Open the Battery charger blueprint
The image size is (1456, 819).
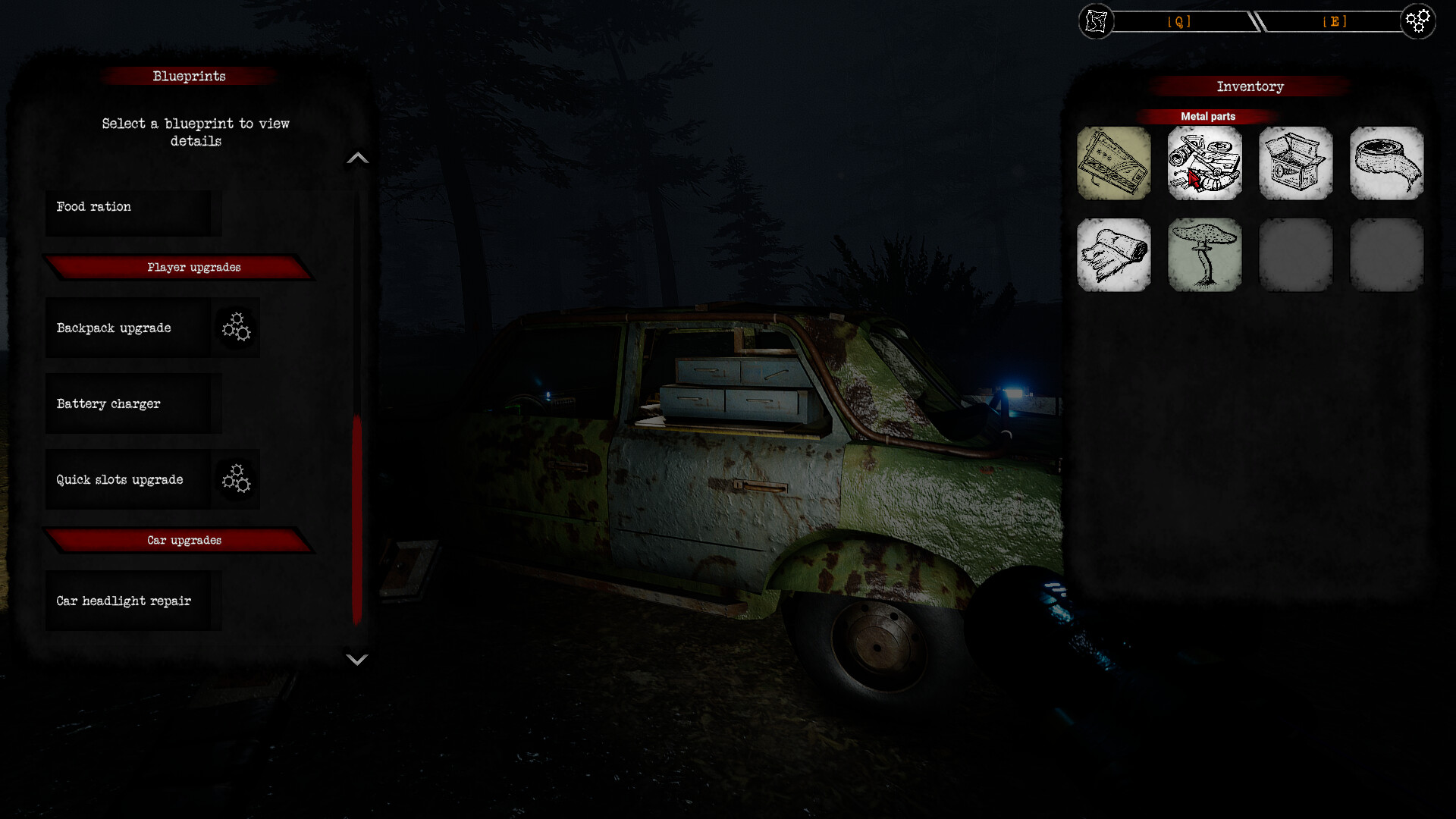(x=133, y=403)
